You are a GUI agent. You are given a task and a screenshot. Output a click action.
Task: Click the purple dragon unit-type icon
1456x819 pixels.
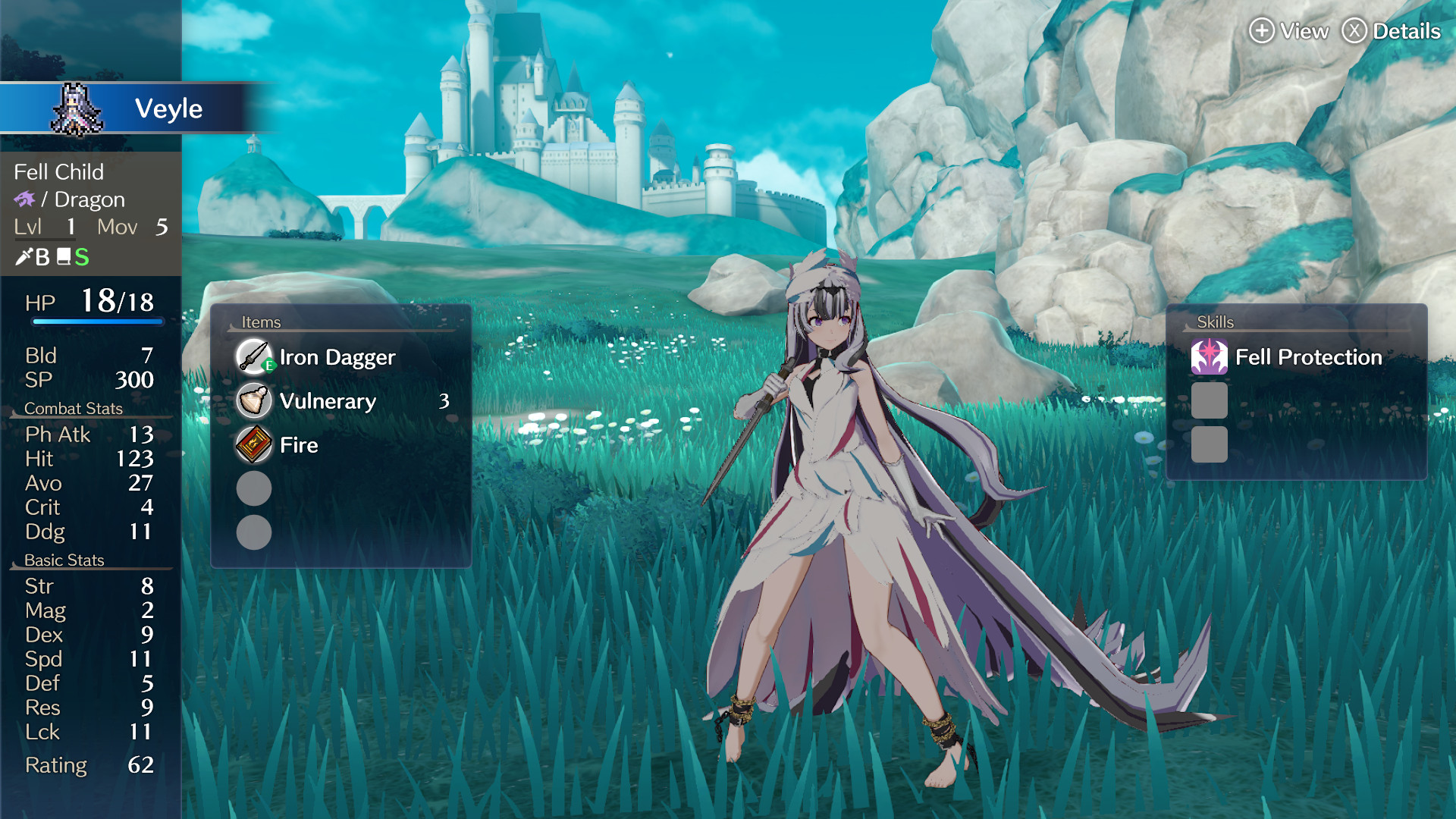pos(26,199)
